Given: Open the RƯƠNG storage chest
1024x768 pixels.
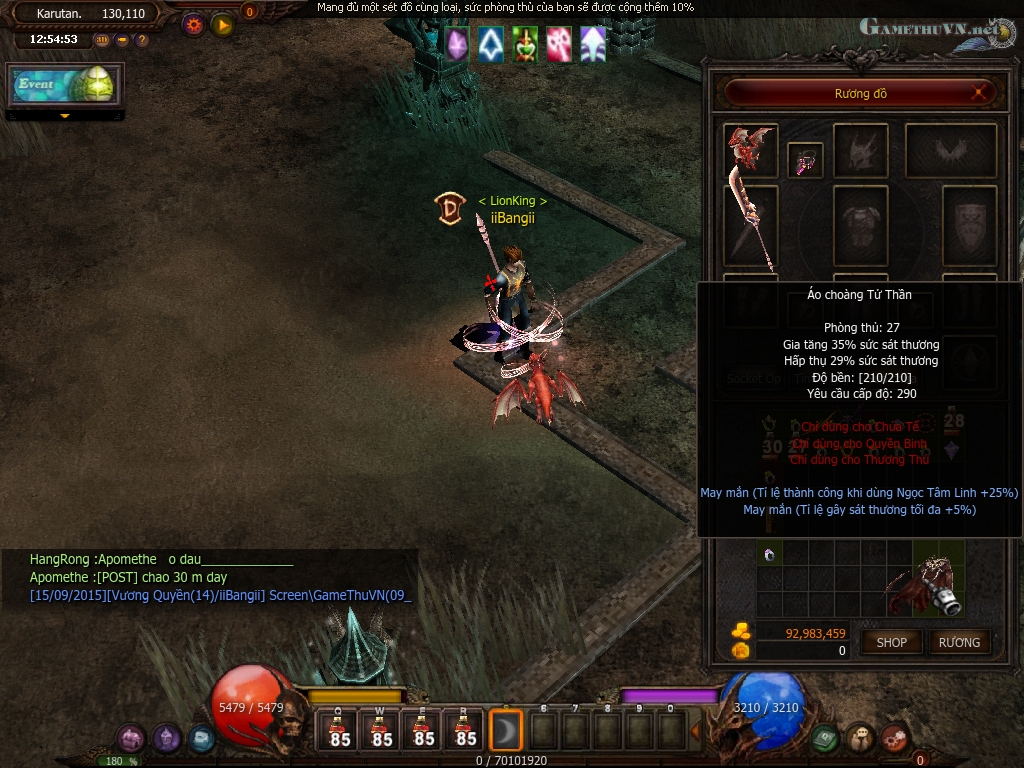Looking at the screenshot, I should (959, 642).
